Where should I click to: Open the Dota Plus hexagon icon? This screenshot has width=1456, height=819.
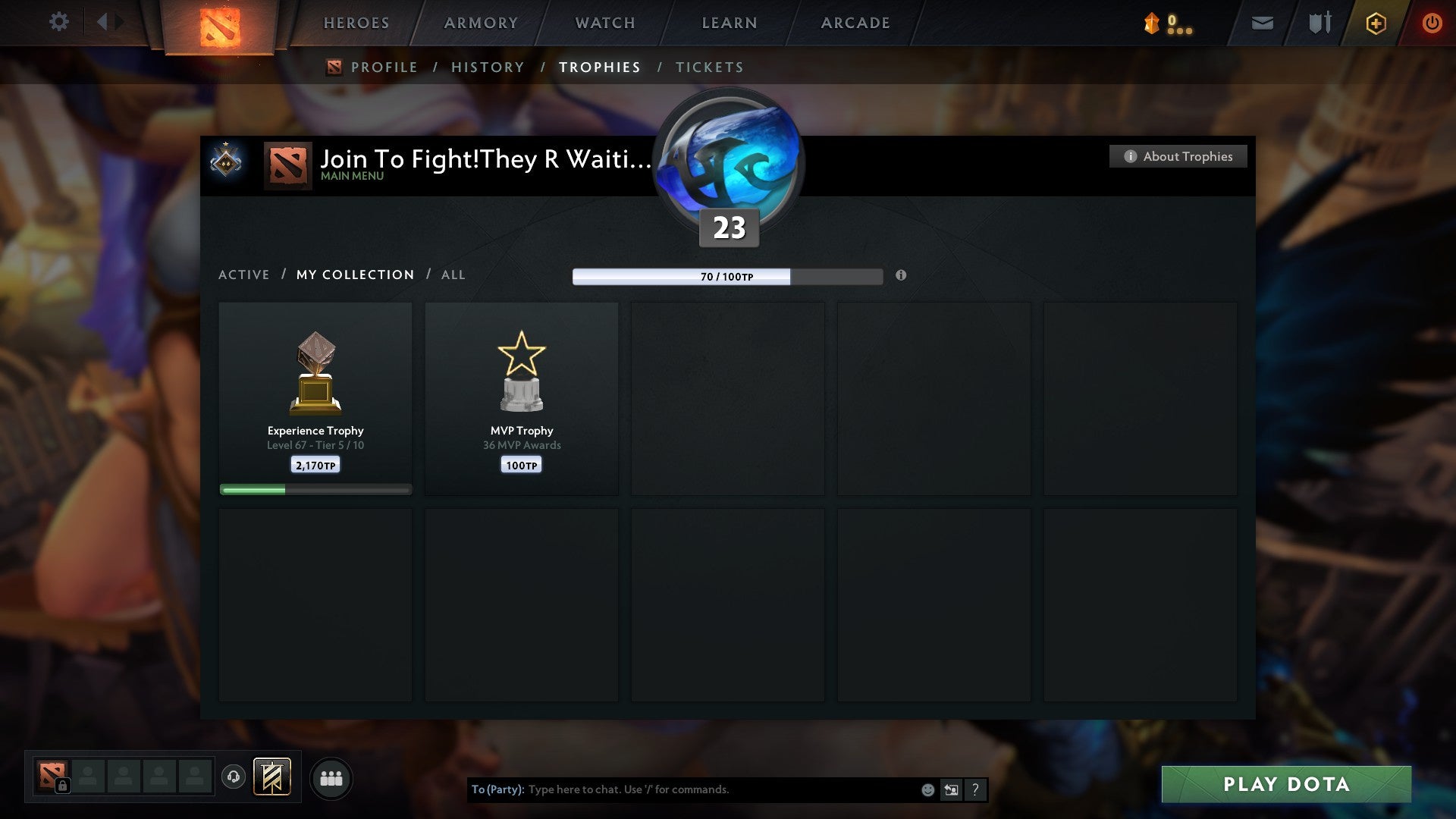(x=1375, y=23)
